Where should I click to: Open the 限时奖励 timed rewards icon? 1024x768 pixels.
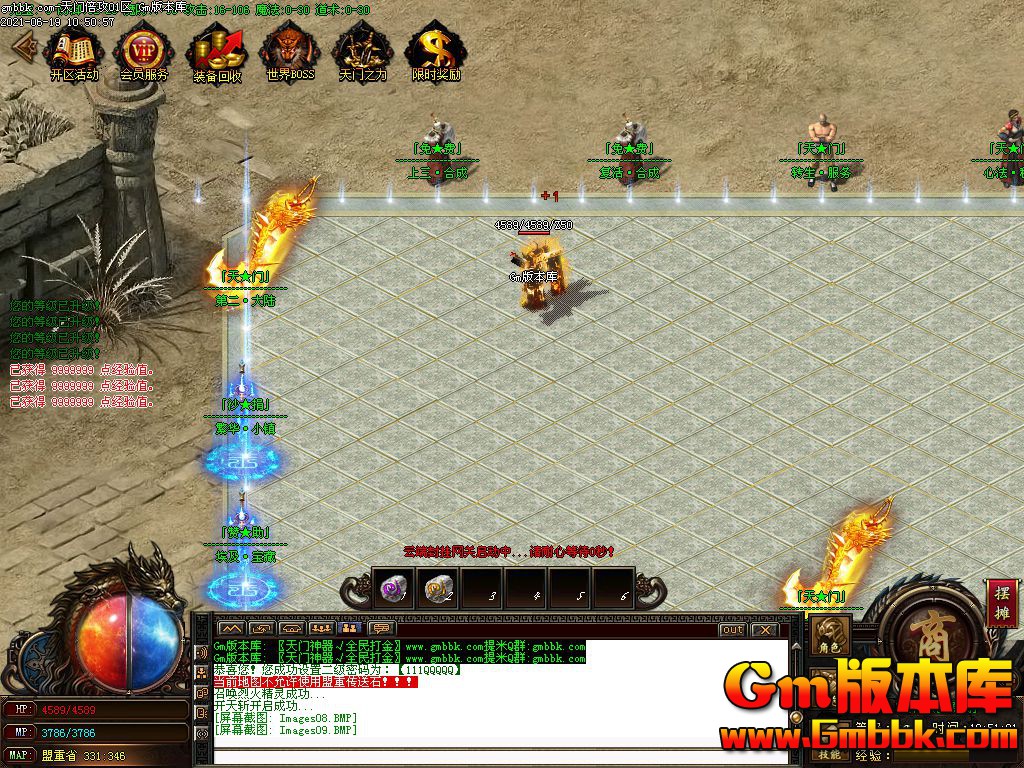pos(436,52)
